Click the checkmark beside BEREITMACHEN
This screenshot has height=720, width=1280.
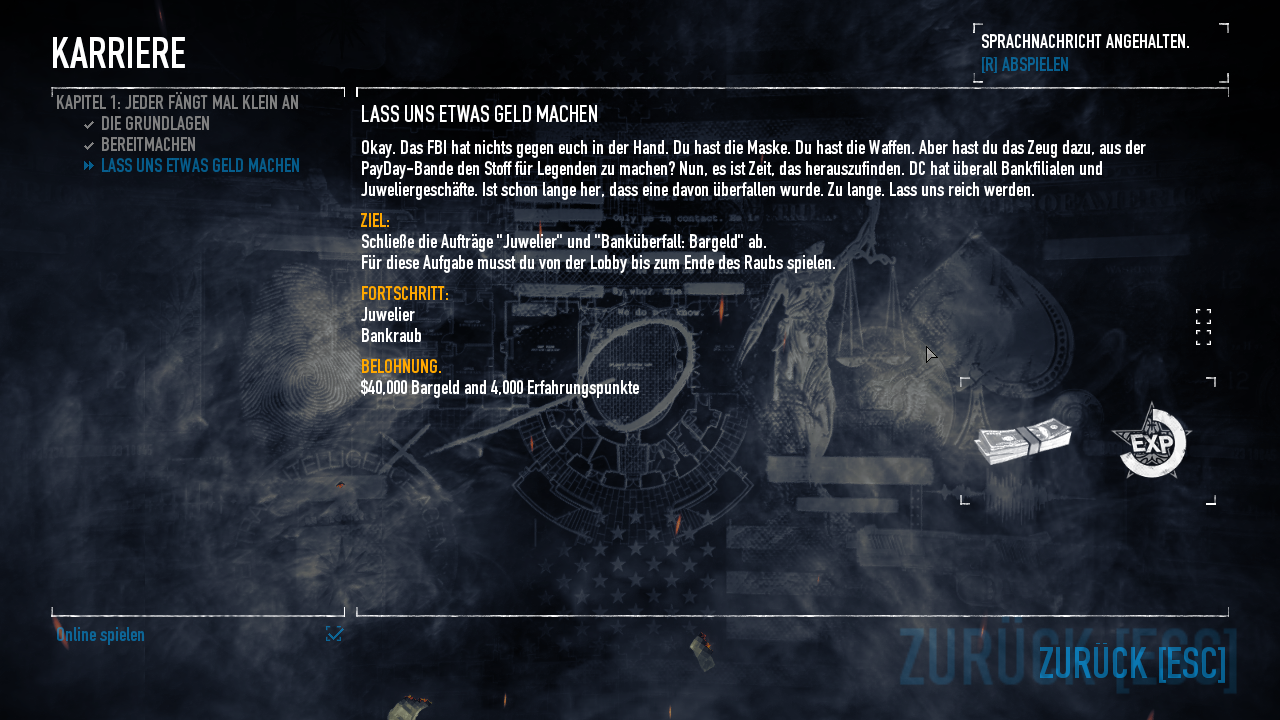point(87,144)
